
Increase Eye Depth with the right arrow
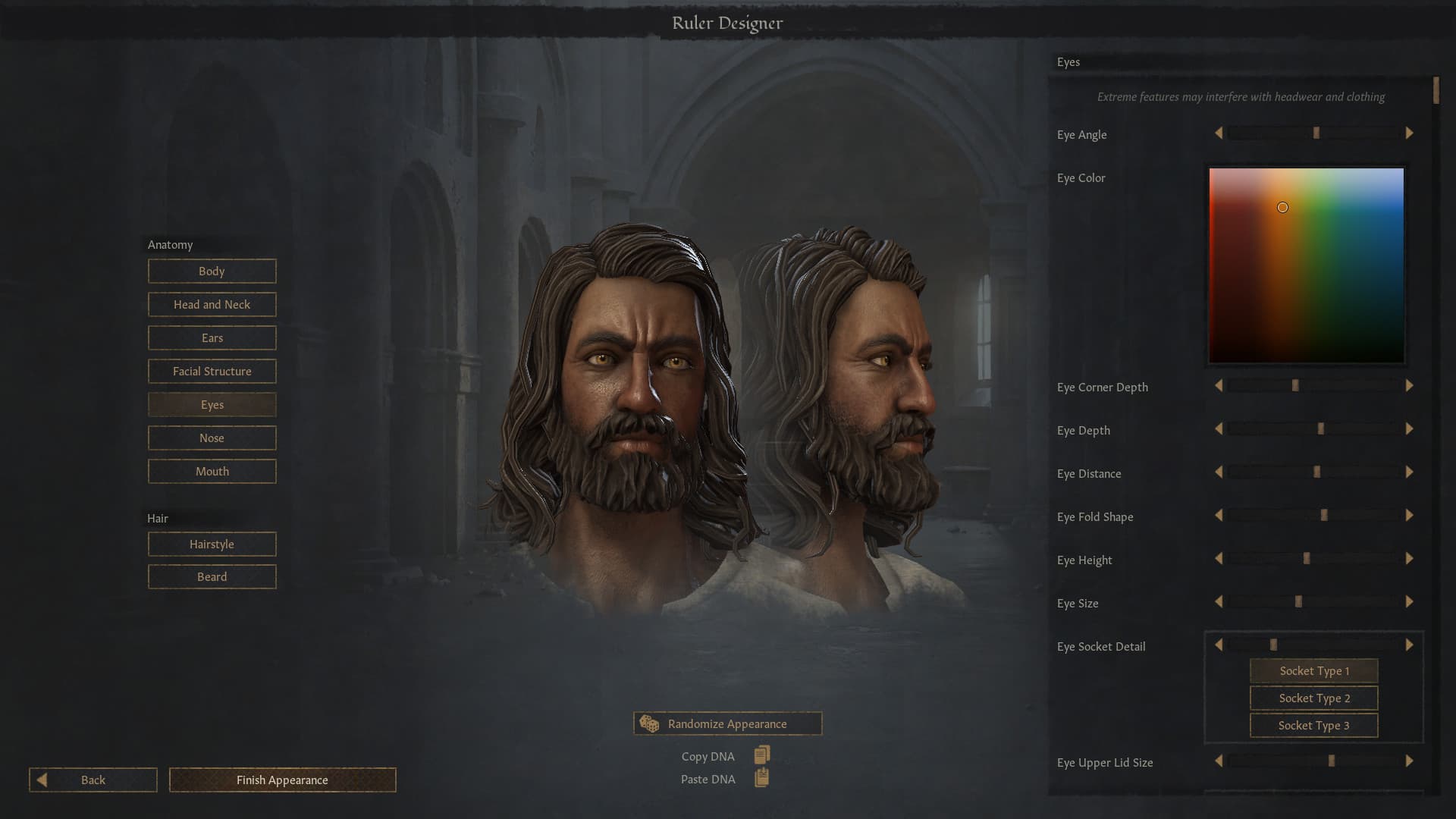coord(1410,428)
